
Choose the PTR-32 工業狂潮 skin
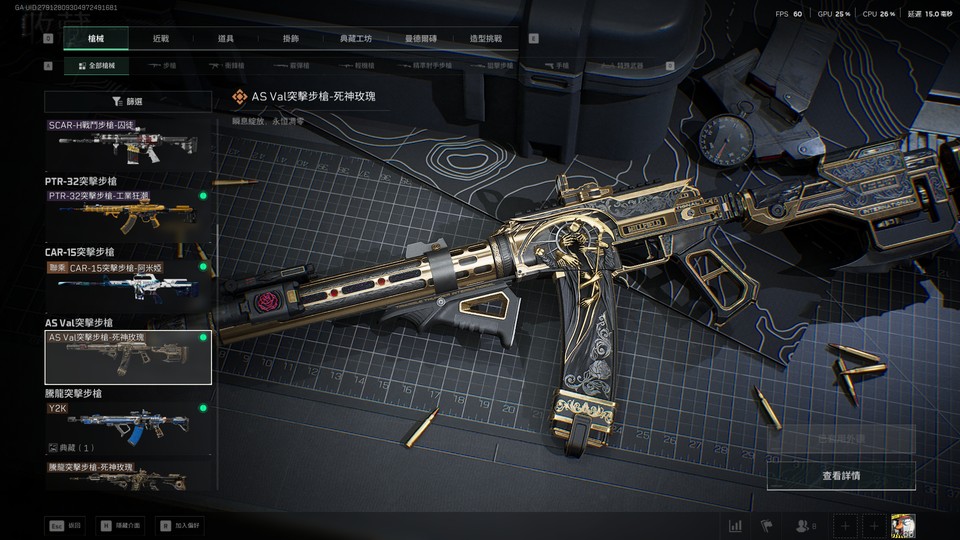[129, 212]
